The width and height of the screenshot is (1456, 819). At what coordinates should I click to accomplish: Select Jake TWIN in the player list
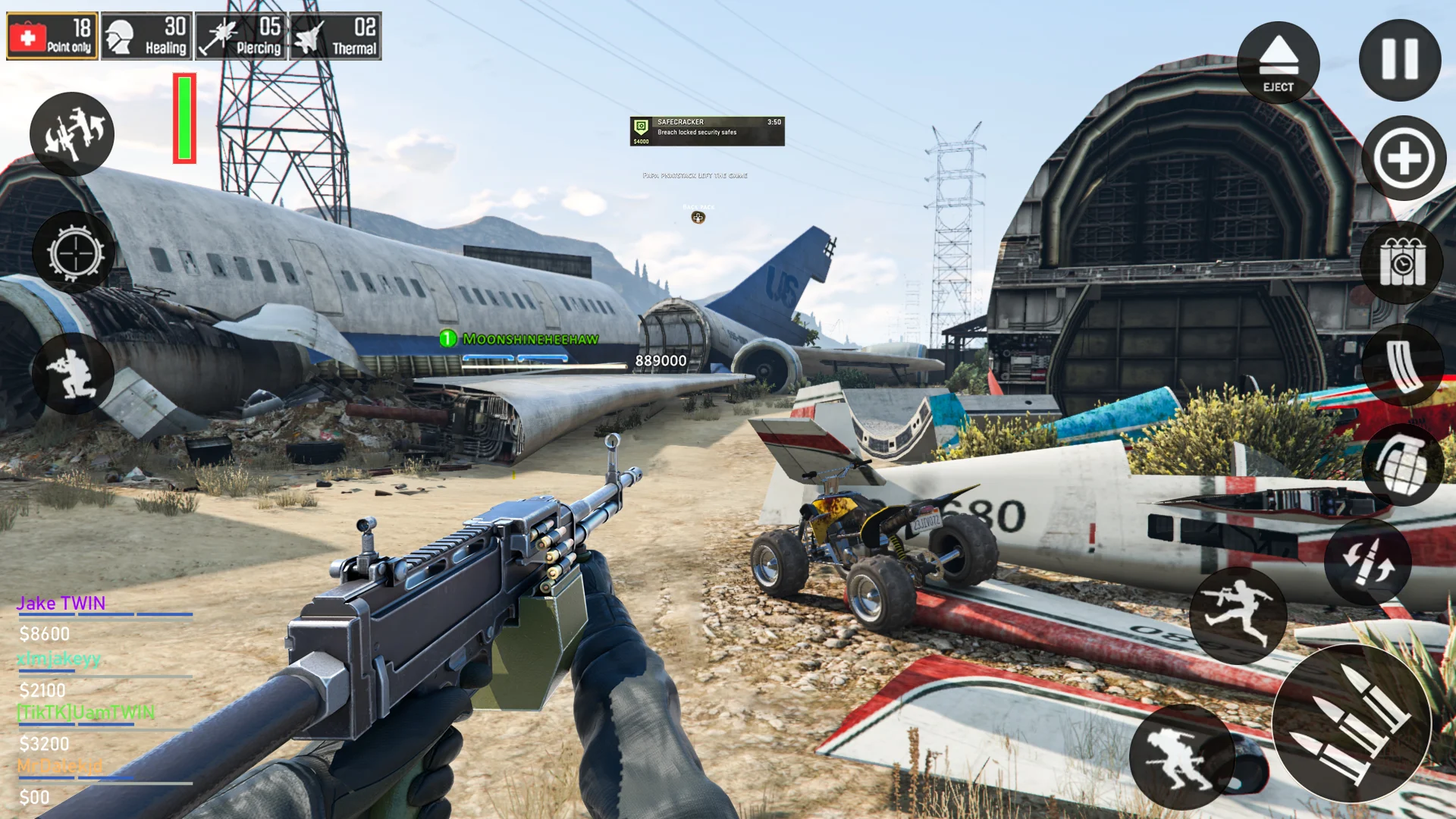point(61,604)
